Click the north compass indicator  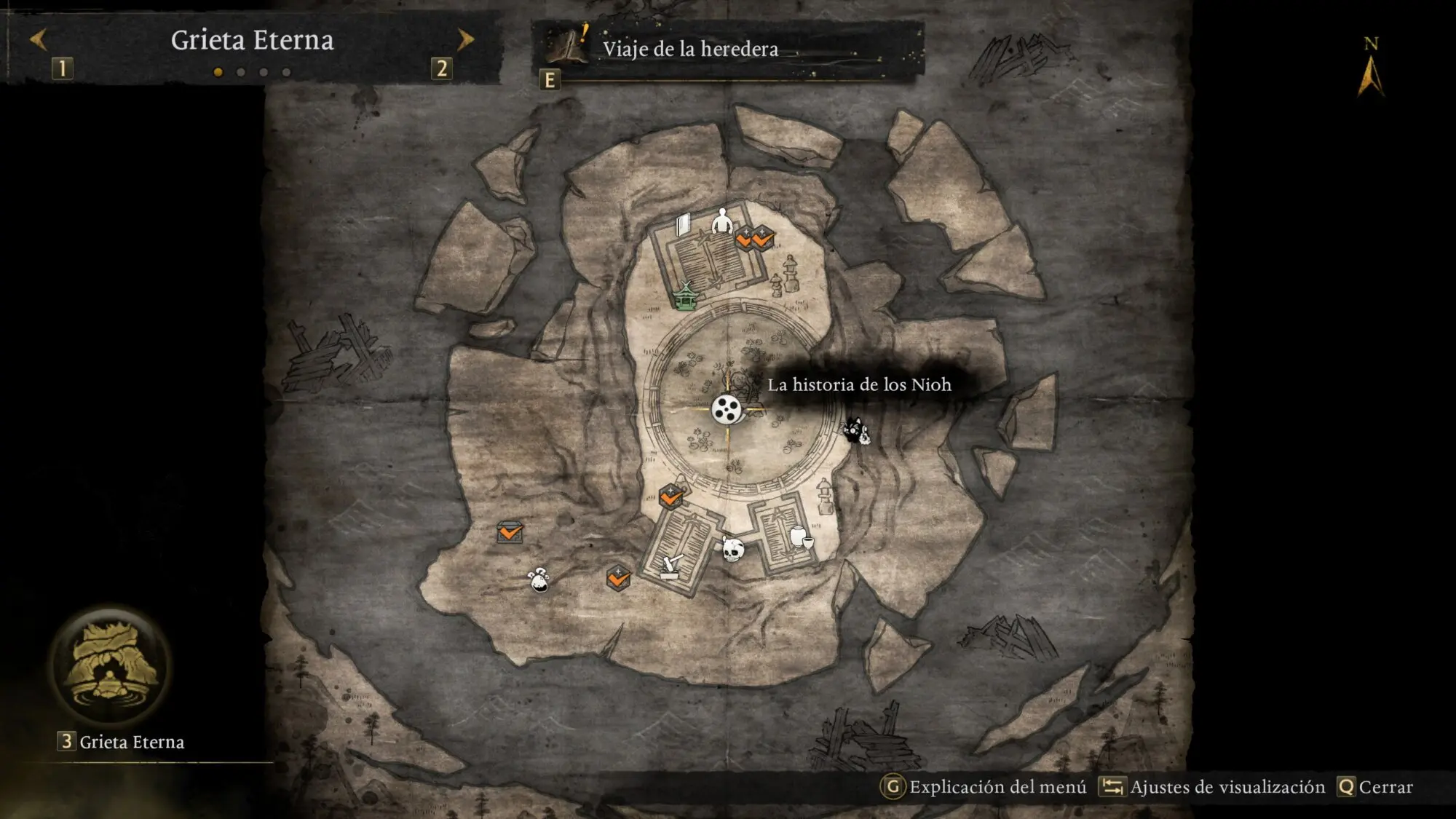click(x=1370, y=71)
